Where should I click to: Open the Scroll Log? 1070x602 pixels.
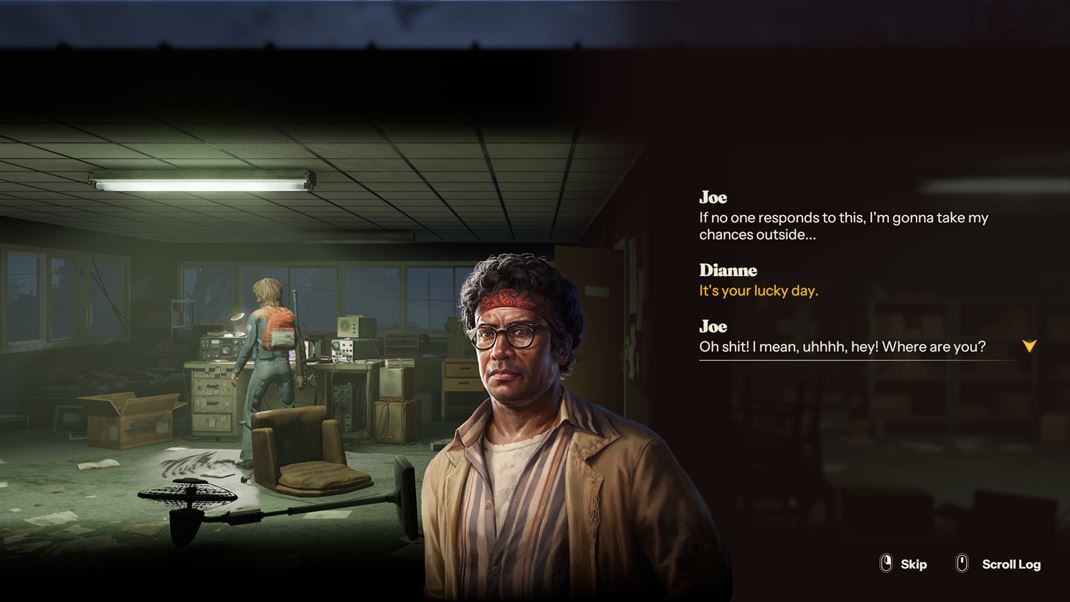[x=999, y=564]
